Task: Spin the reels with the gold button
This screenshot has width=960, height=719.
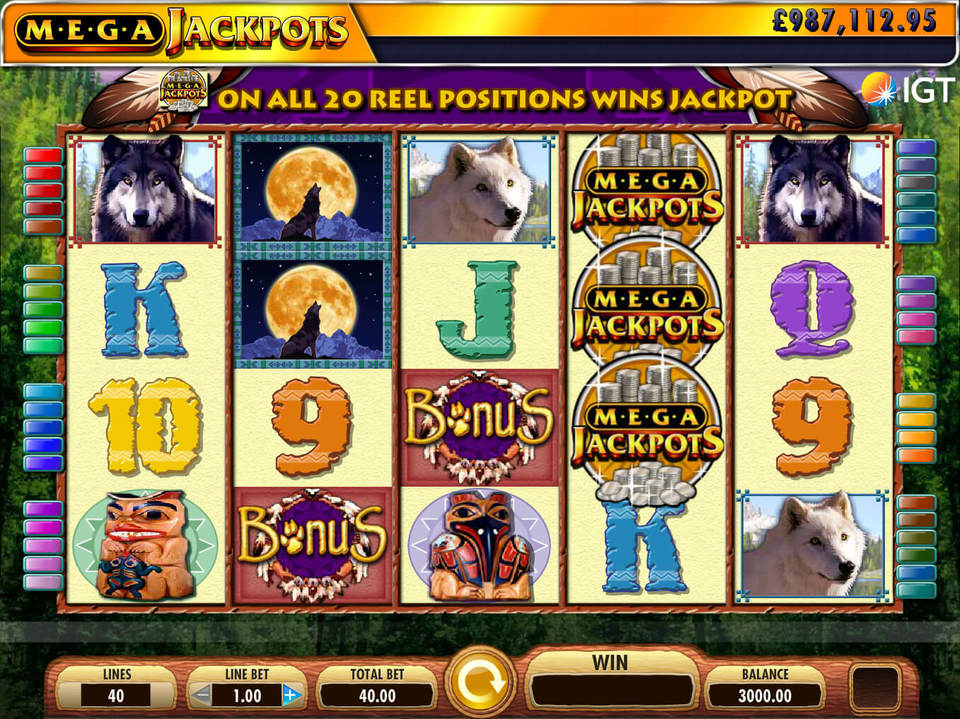Action: click(480, 685)
